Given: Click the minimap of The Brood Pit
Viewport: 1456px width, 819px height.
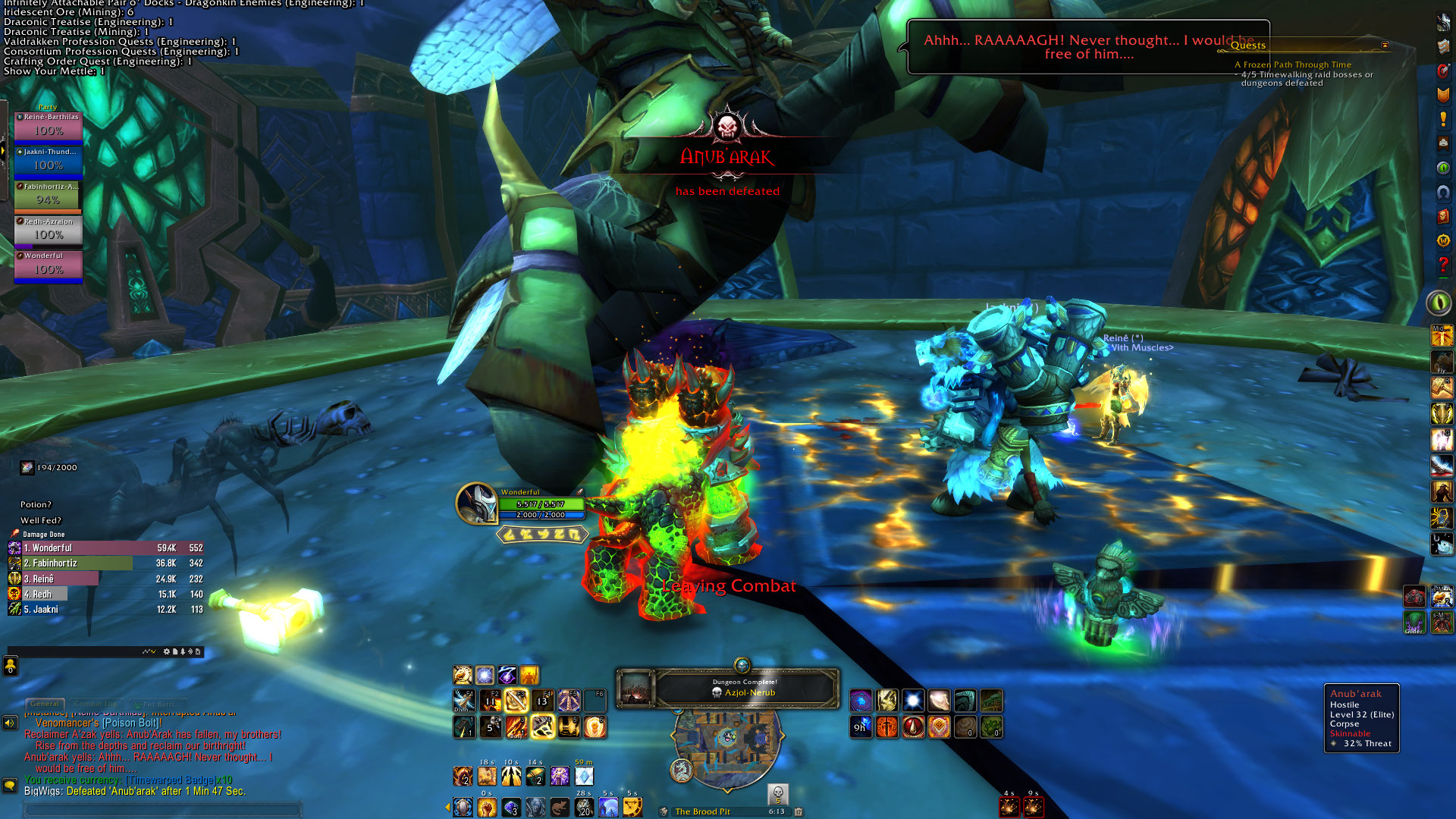Looking at the screenshot, I should (726, 737).
